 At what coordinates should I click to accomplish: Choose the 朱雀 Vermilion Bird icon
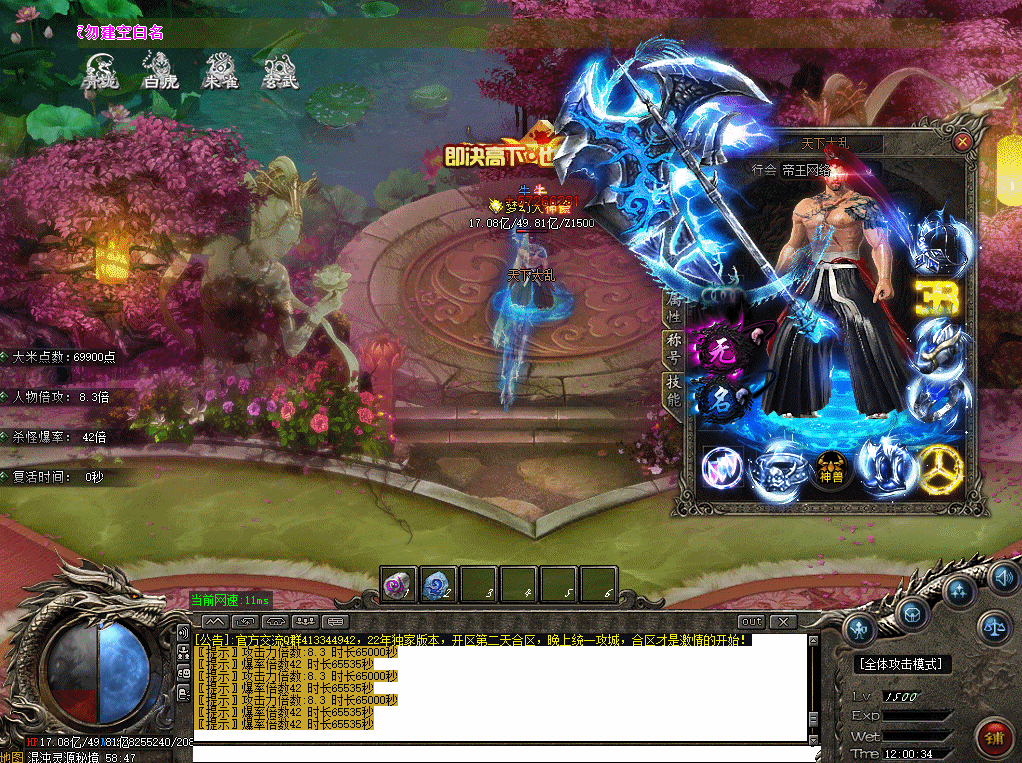pyautogui.click(x=220, y=70)
